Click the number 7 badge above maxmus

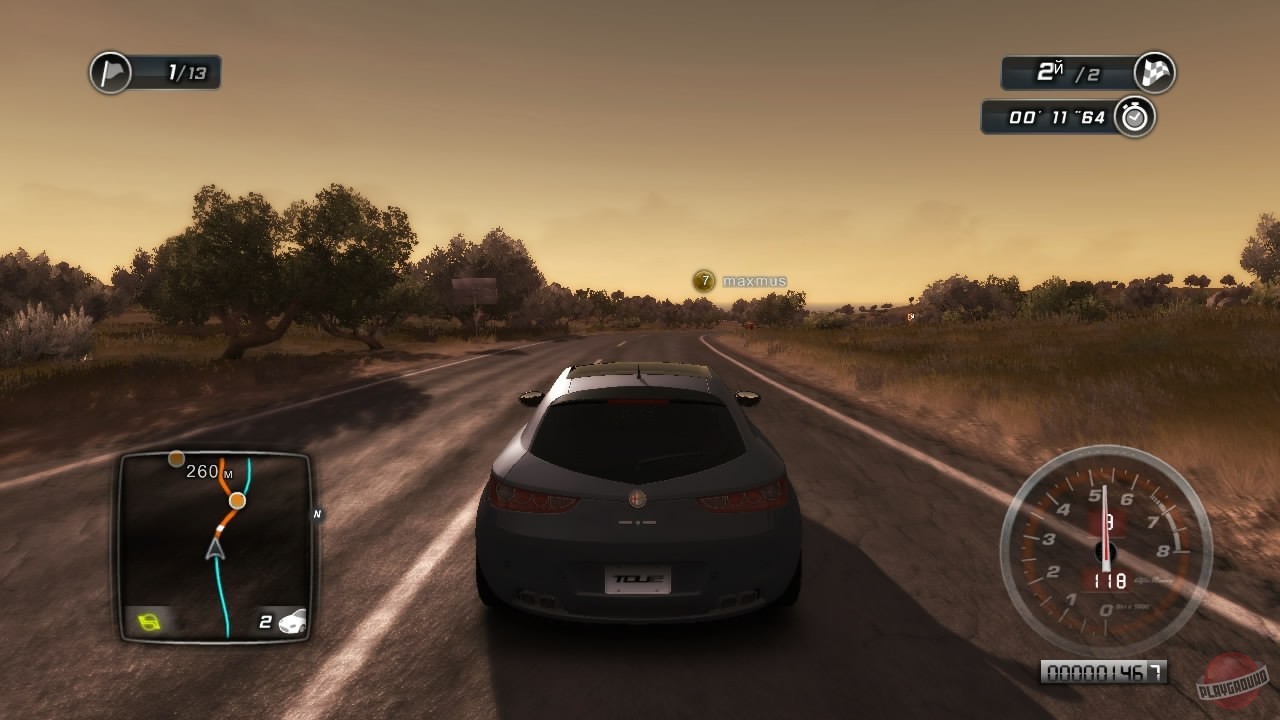click(705, 278)
